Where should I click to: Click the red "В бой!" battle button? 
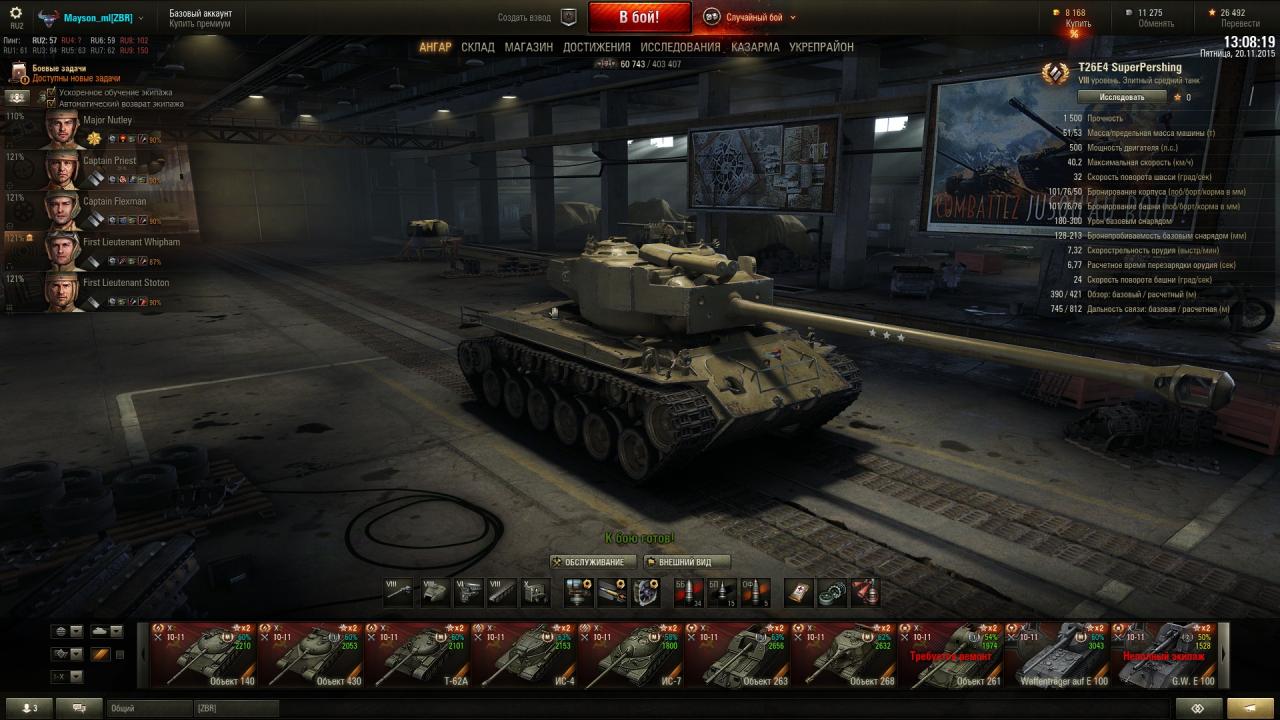[639, 17]
